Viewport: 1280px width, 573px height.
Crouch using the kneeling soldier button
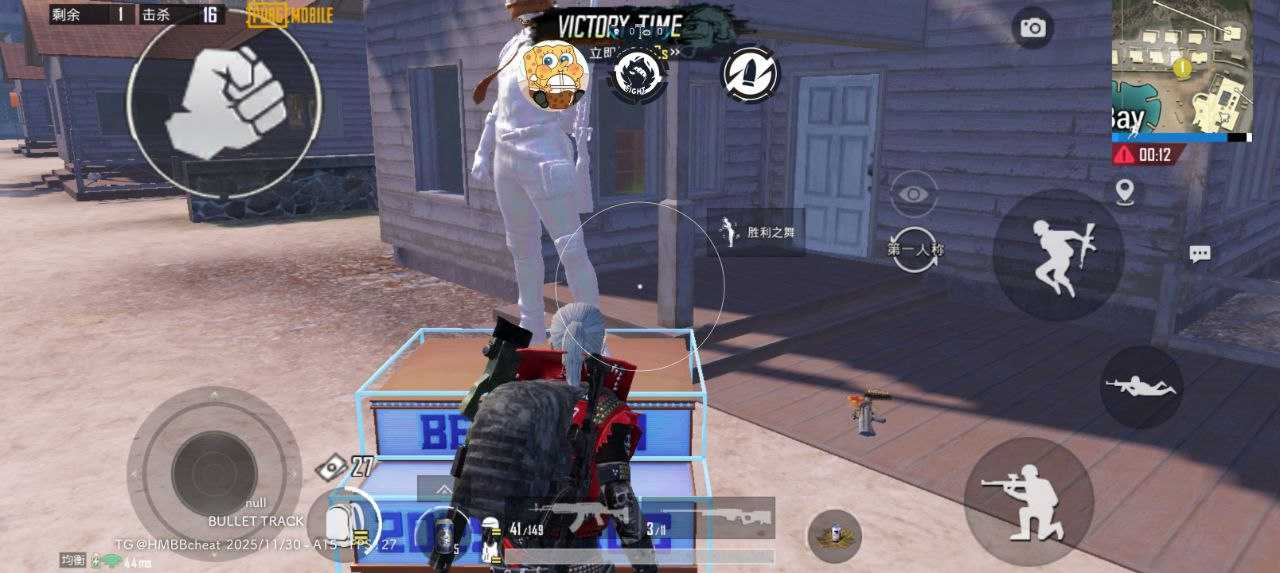(1028, 502)
